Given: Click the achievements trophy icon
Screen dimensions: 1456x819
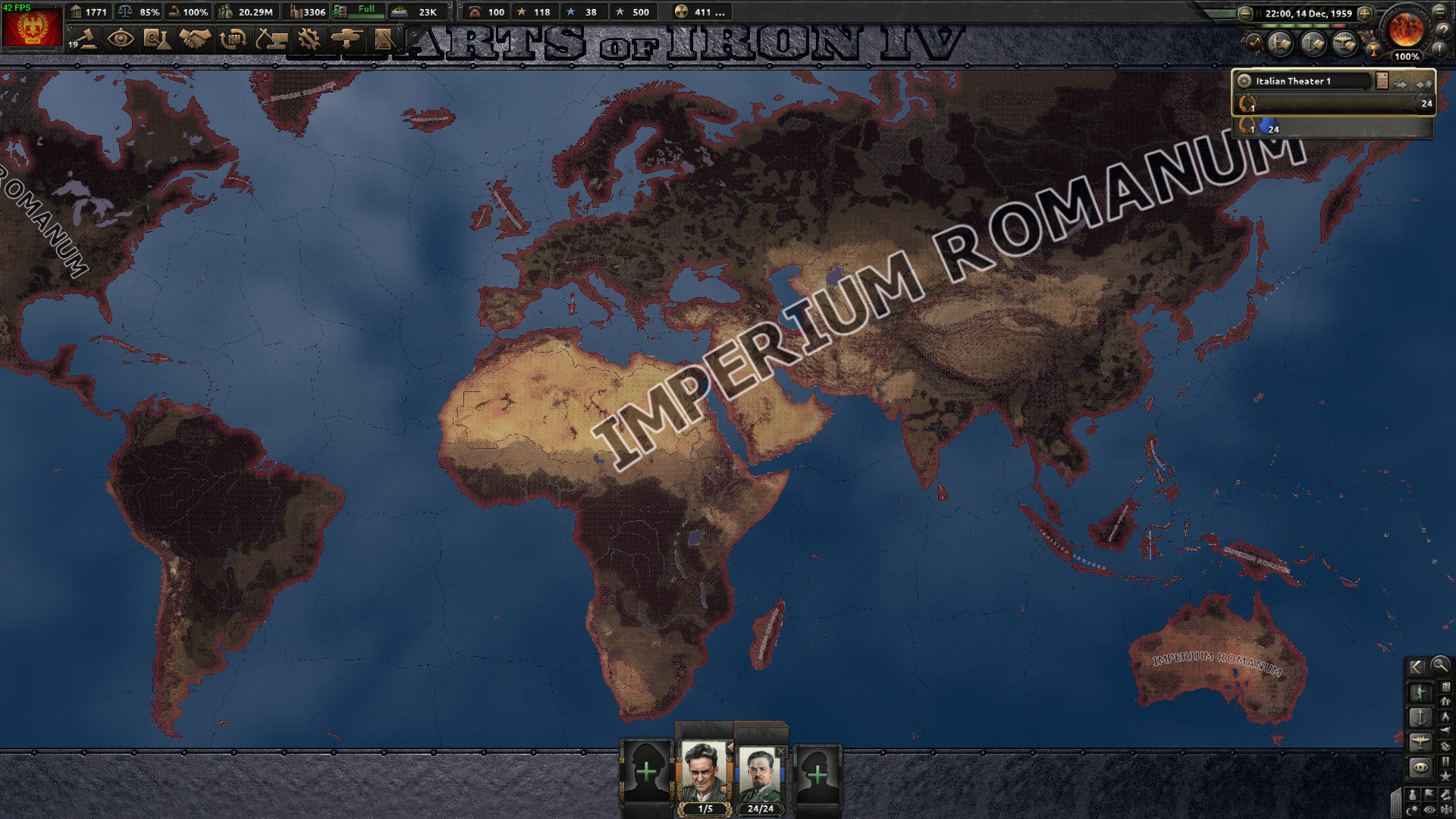Looking at the screenshot, I should 1373,49.
